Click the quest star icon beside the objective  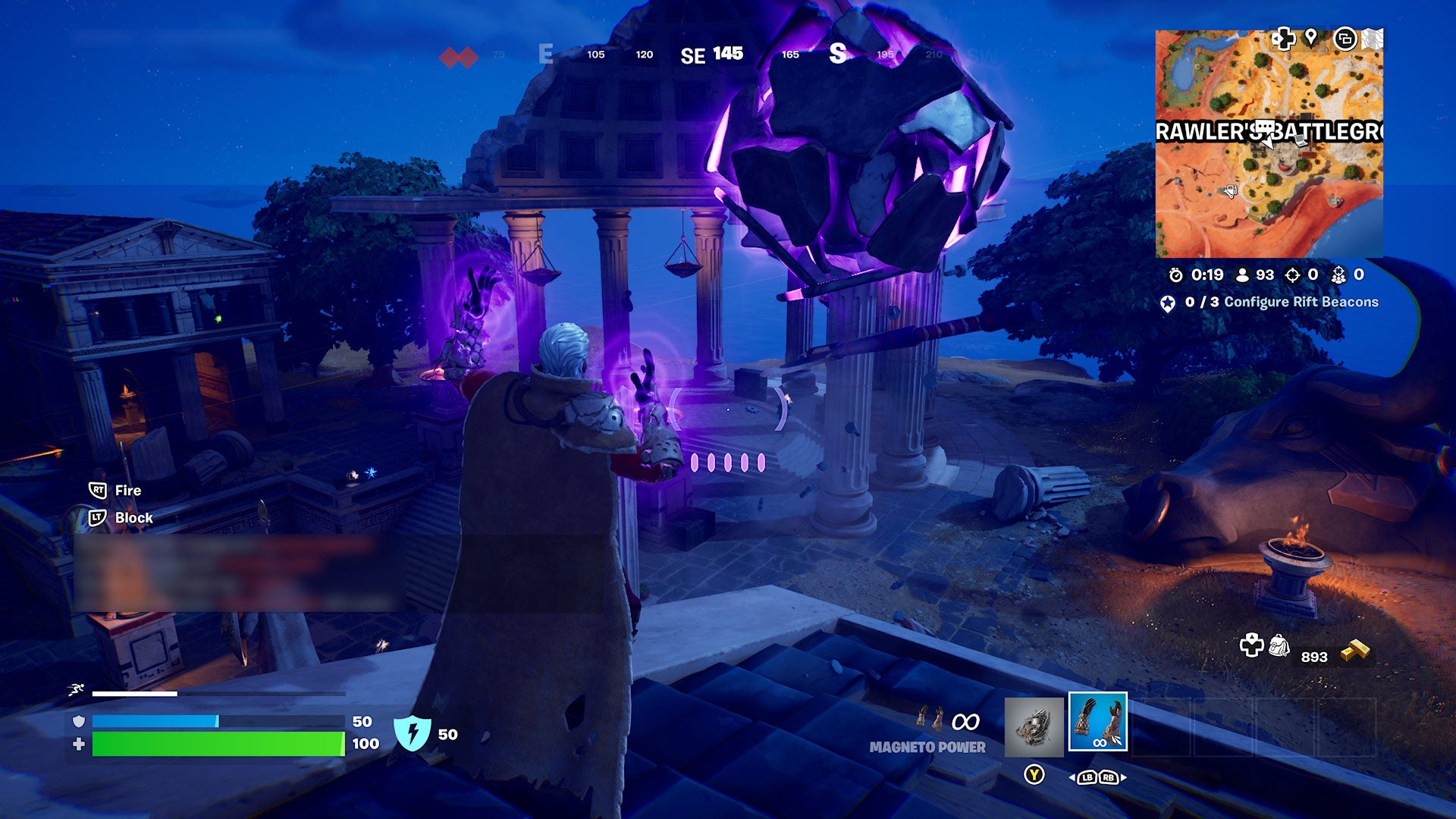1169,301
